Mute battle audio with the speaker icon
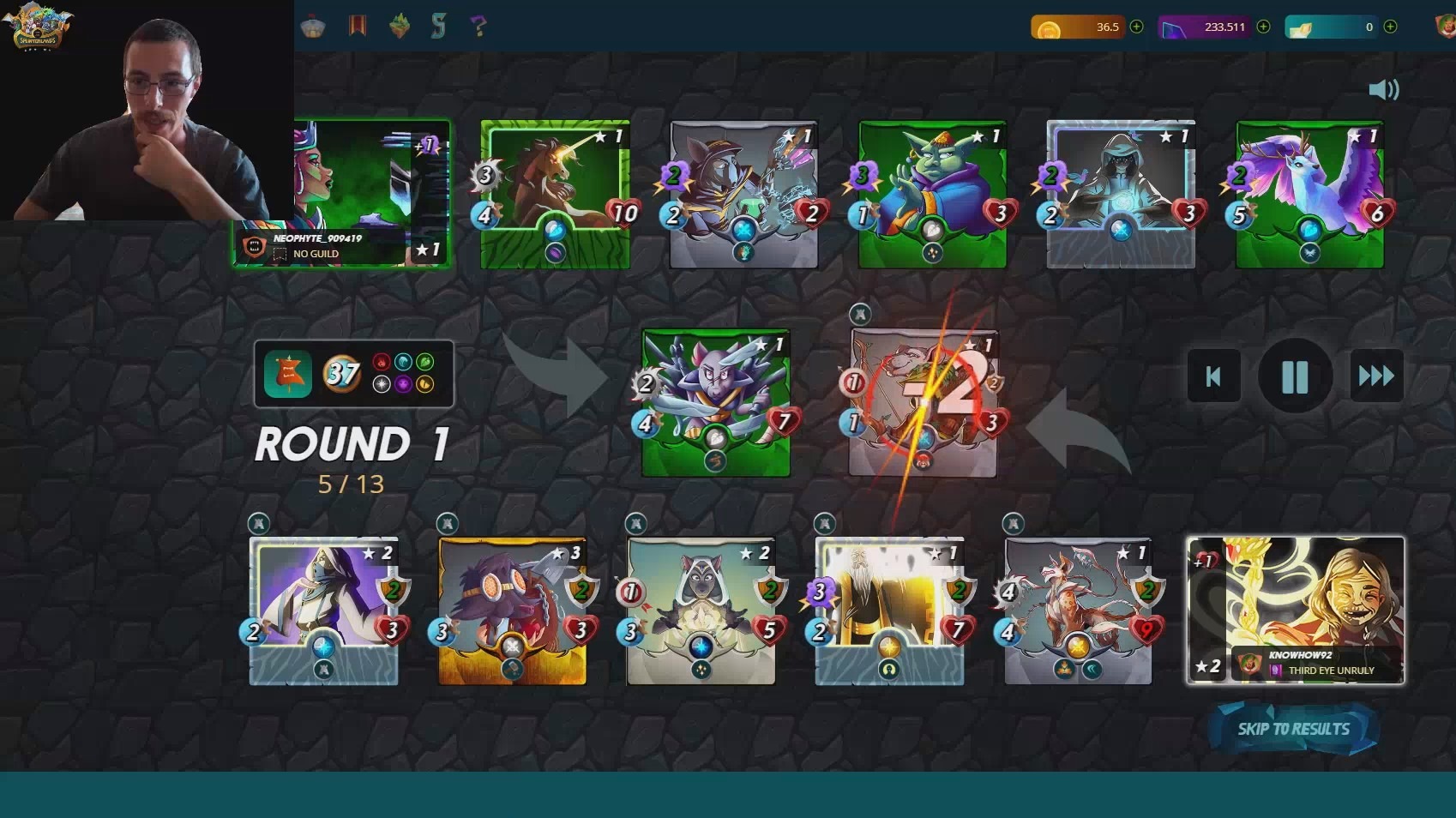The width and height of the screenshot is (1456, 818). pos(1383,88)
